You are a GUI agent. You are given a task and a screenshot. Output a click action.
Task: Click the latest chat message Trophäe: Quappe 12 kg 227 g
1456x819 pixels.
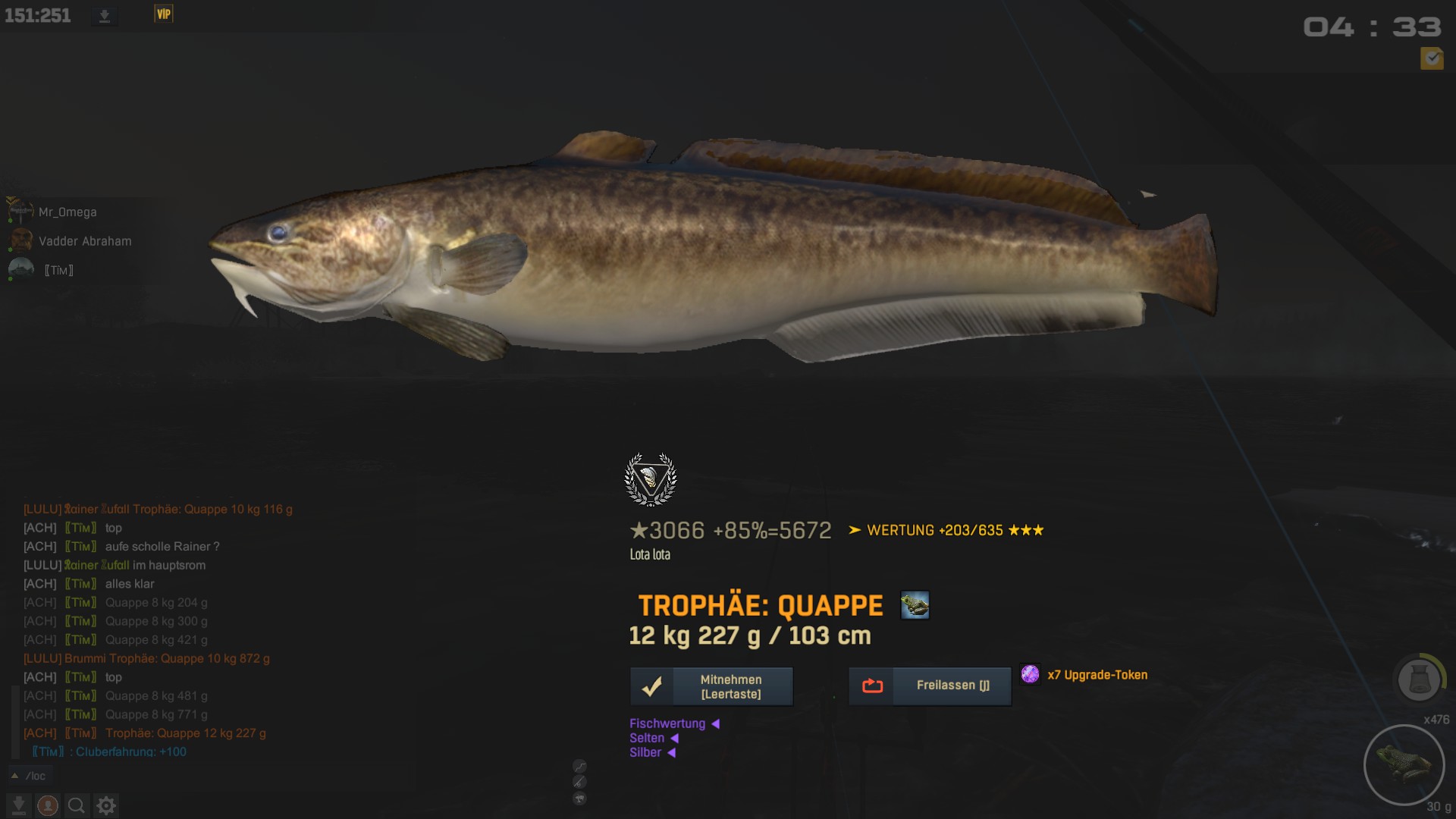[185, 733]
